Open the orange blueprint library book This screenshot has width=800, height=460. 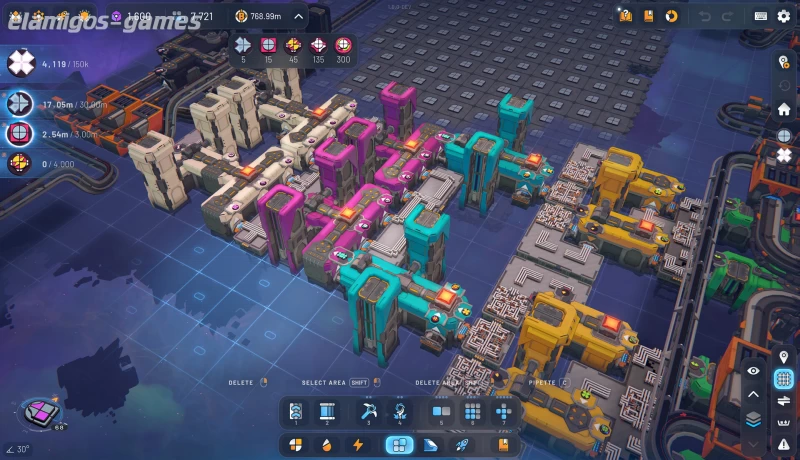tap(649, 16)
